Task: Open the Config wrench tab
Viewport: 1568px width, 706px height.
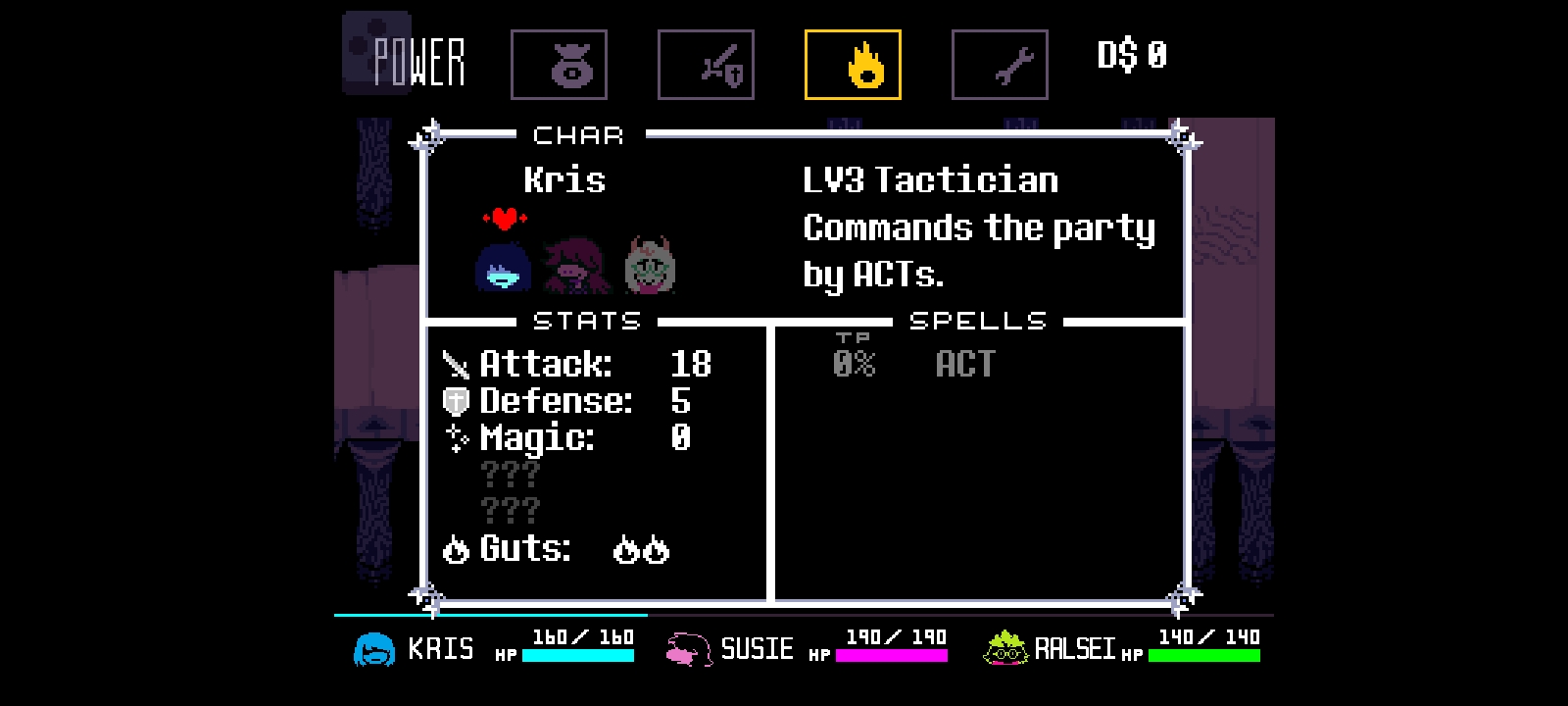Action: 1000,65
